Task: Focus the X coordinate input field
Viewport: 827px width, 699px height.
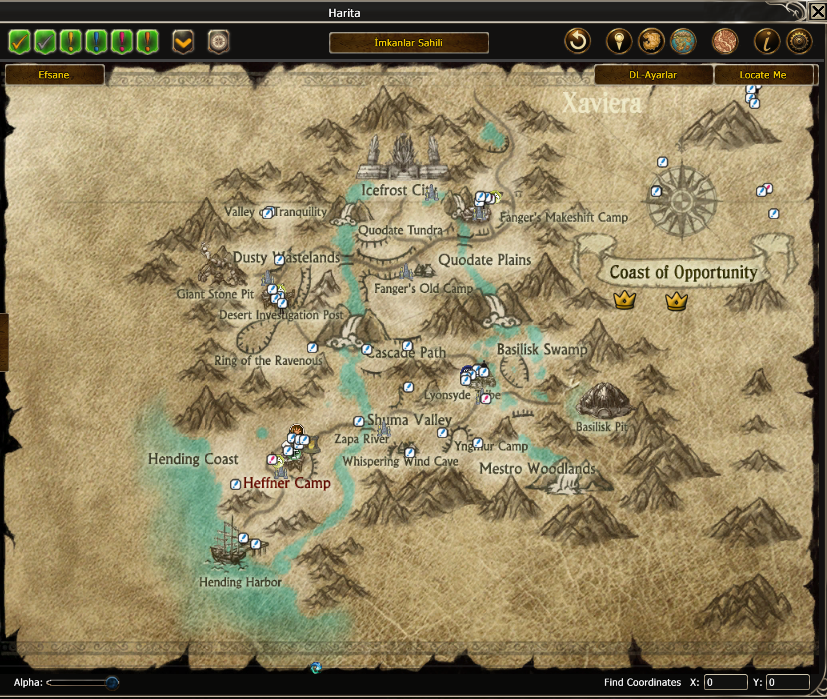Action: pyautogui.click(x=726, y=682)
